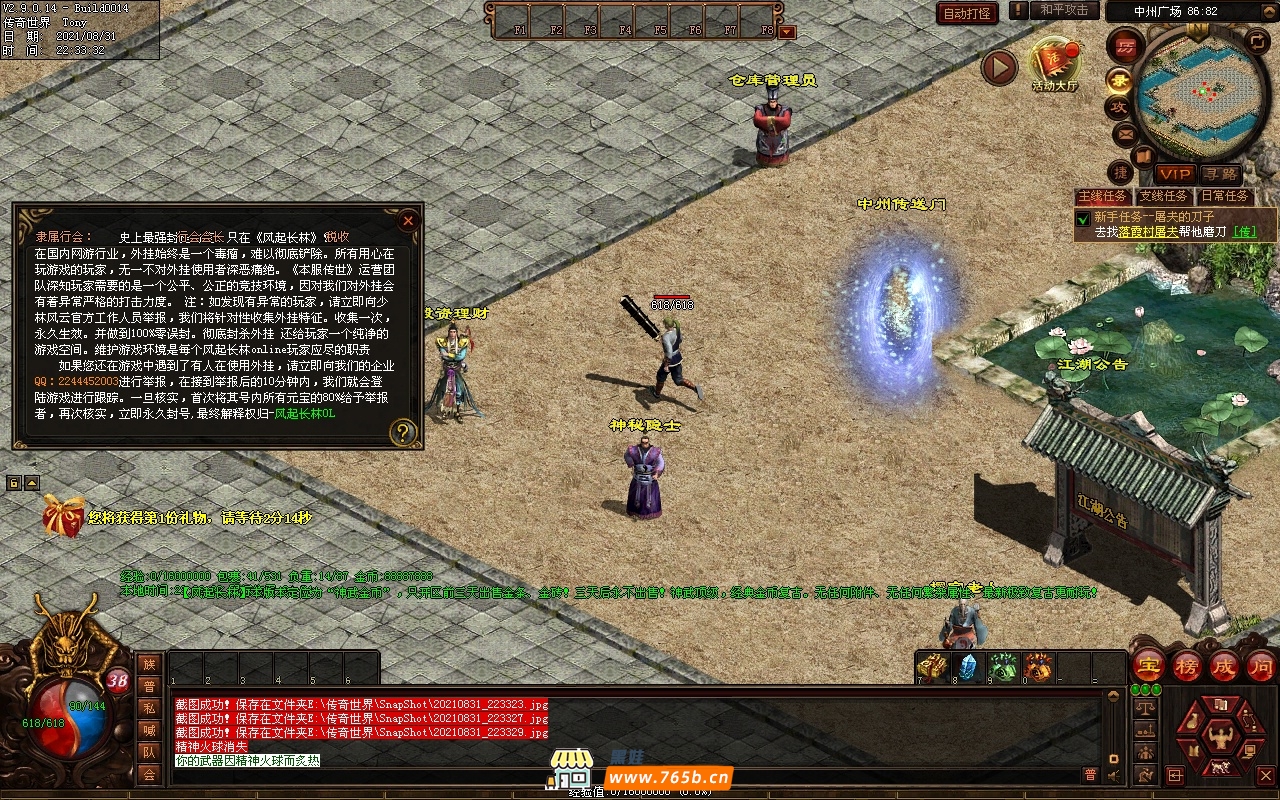Close the anti-cheat notice panel
The height and width of the screenshot is (800, 1280).
[x=408, y=221]
